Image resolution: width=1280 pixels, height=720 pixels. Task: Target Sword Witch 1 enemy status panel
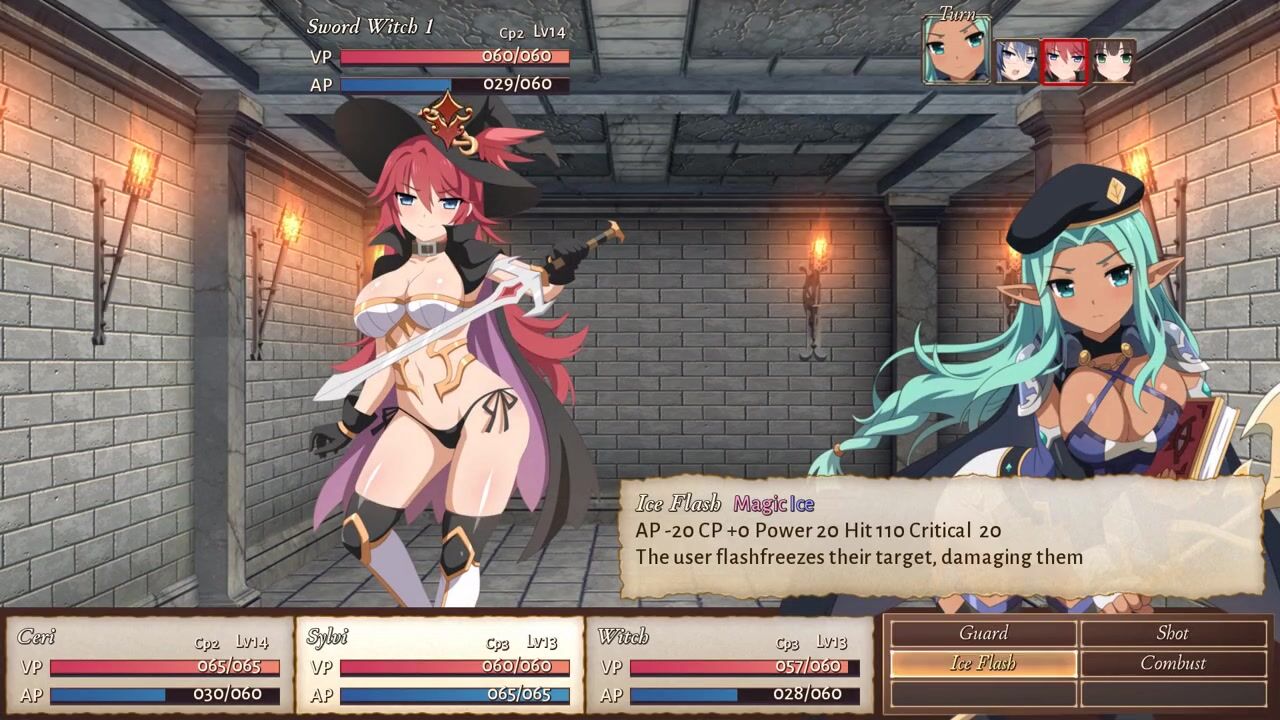click(439, 58)
